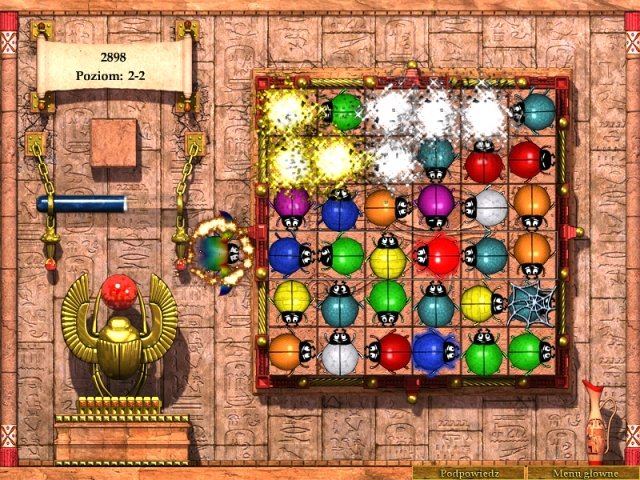
Task: Select the green beetle in the top row
Action: [x=345, y=112]
